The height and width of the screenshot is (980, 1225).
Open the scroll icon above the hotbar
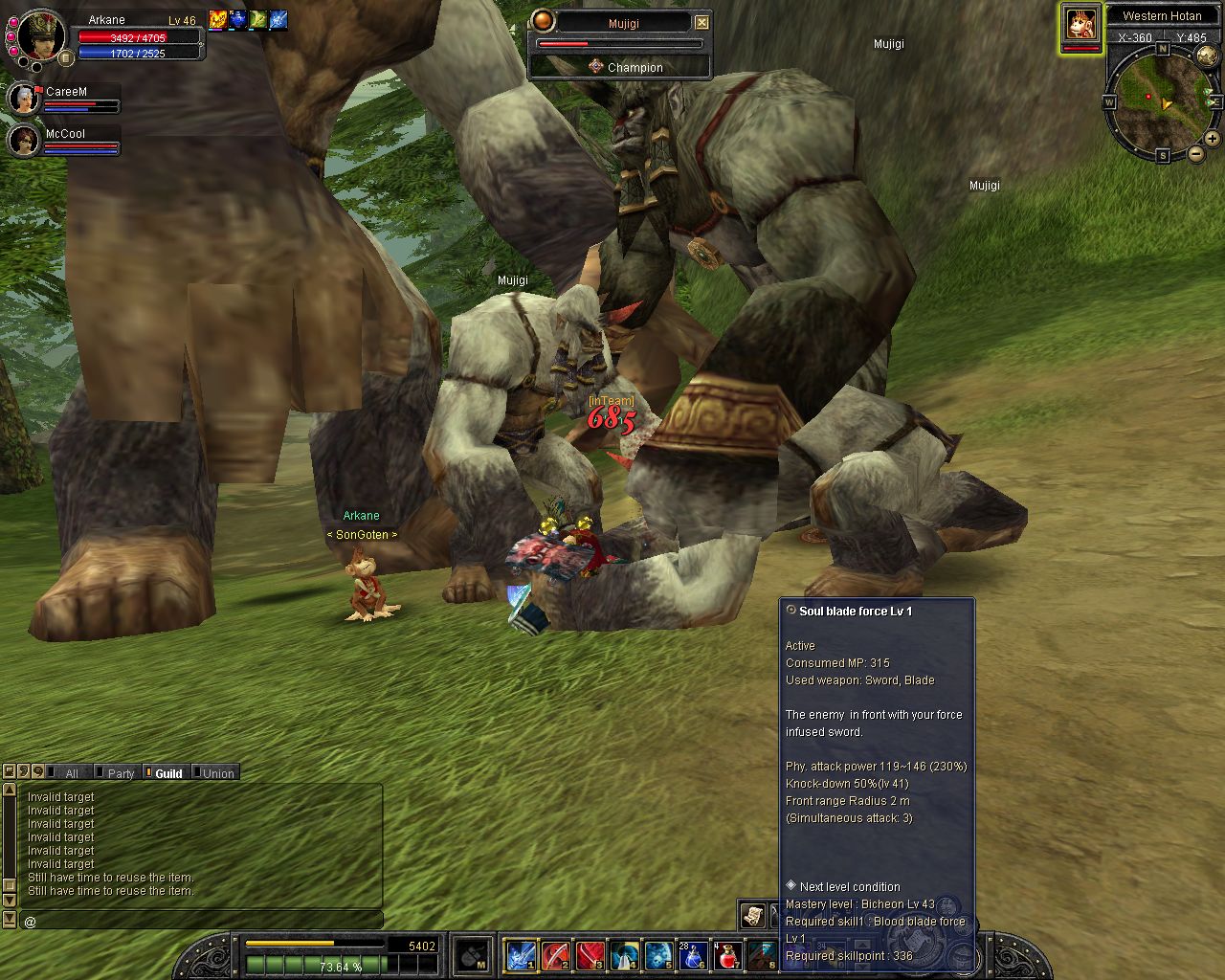[x=753, y=915]
